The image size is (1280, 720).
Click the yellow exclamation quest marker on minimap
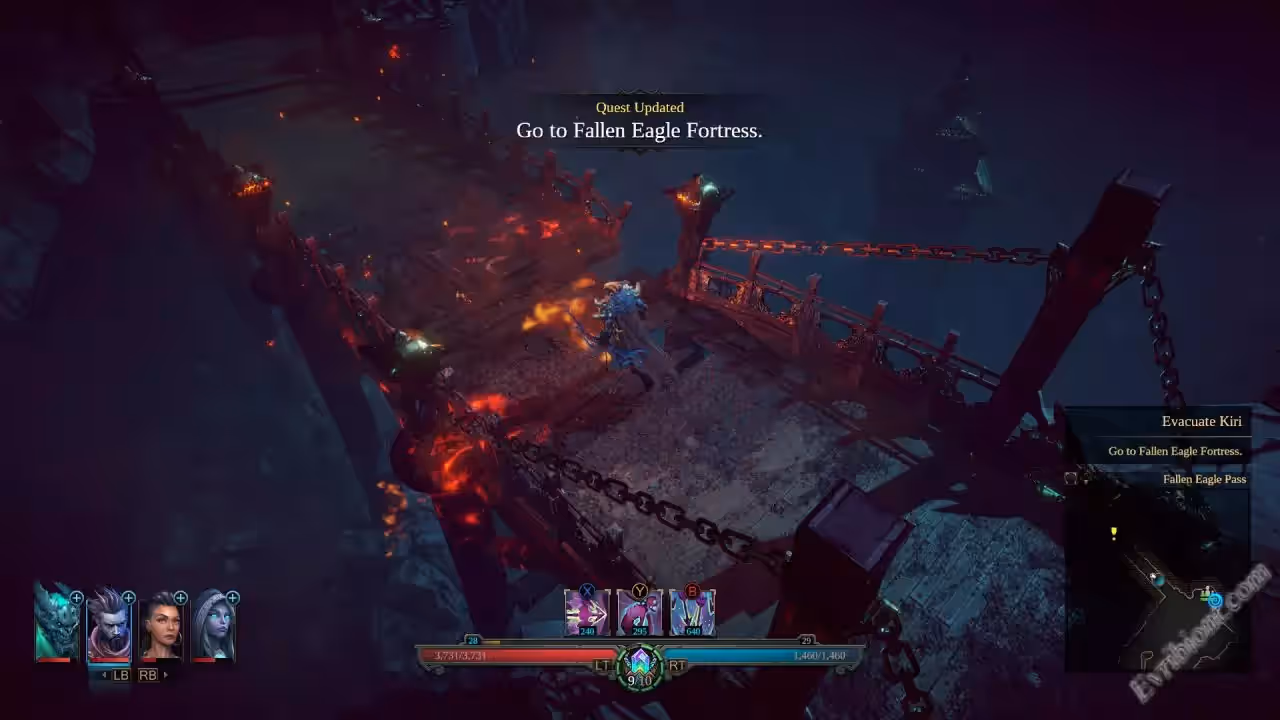(x=1114, y=534)
